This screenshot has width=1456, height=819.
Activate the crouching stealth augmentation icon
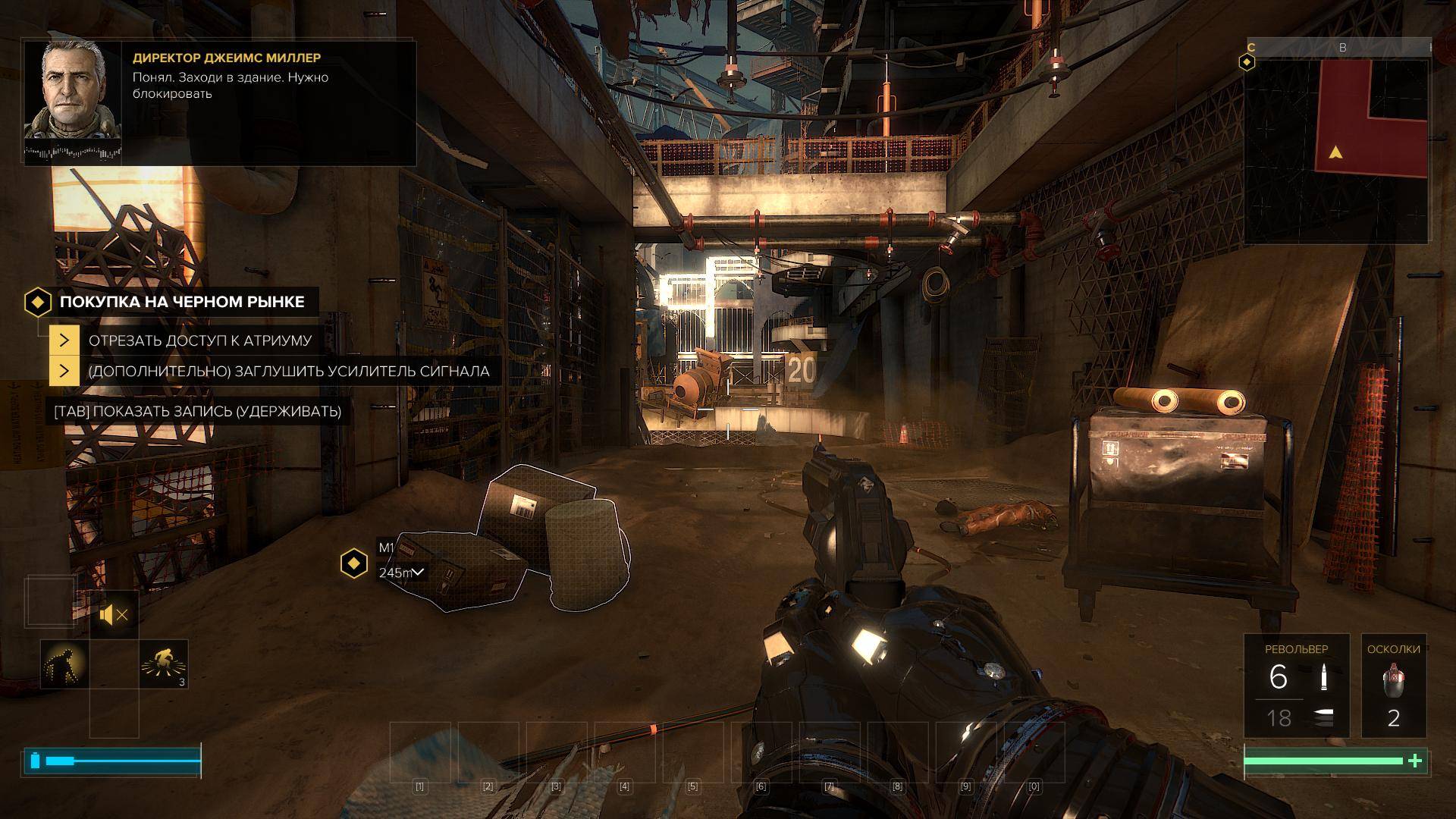point(64,664)
